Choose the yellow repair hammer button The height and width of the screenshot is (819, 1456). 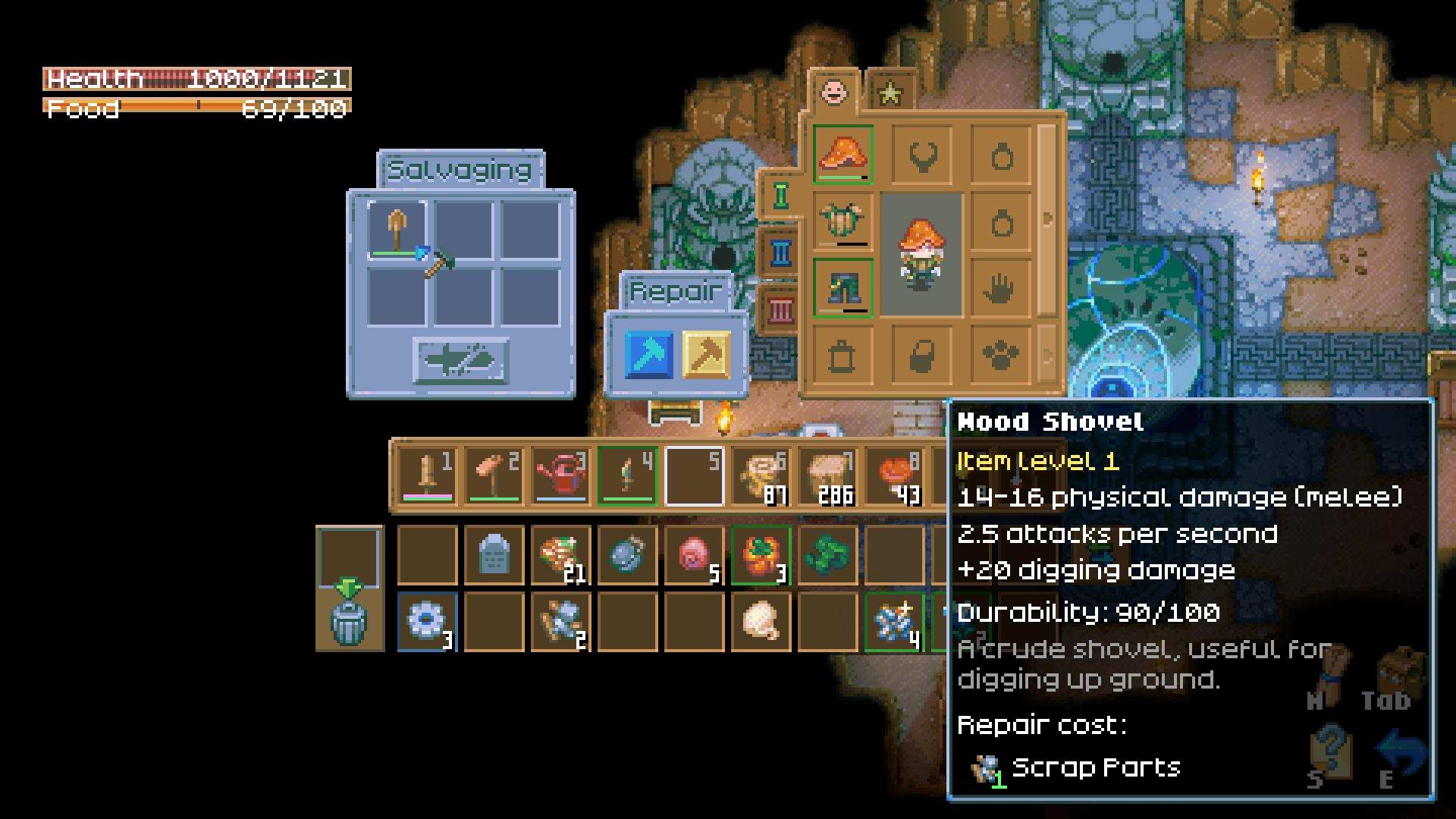[706, 354]
